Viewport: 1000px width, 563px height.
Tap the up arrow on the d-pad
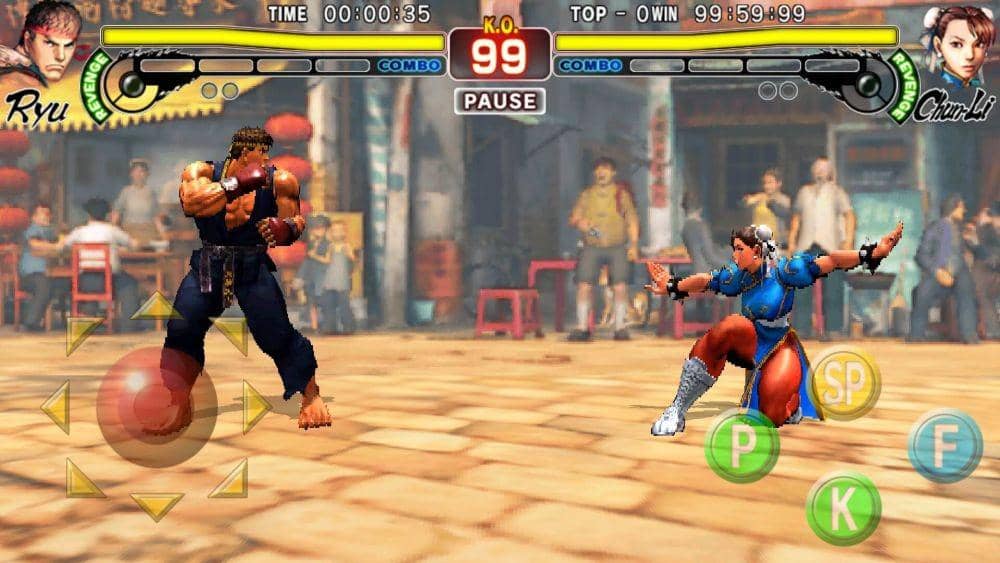click(156, 306)
